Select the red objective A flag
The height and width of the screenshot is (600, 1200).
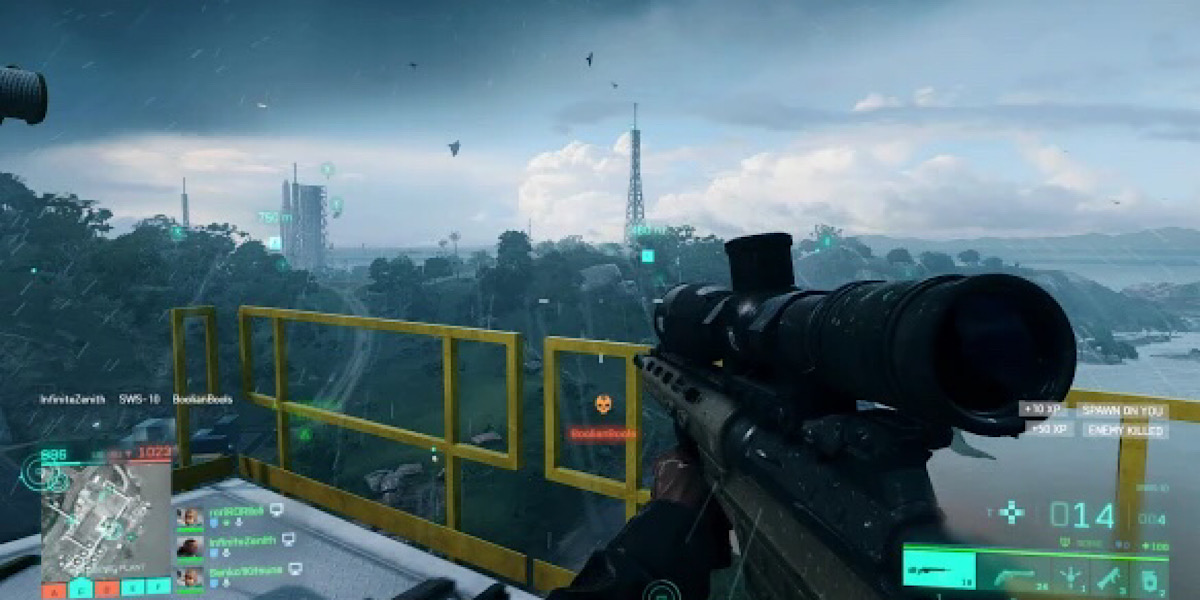pos(53,589)
